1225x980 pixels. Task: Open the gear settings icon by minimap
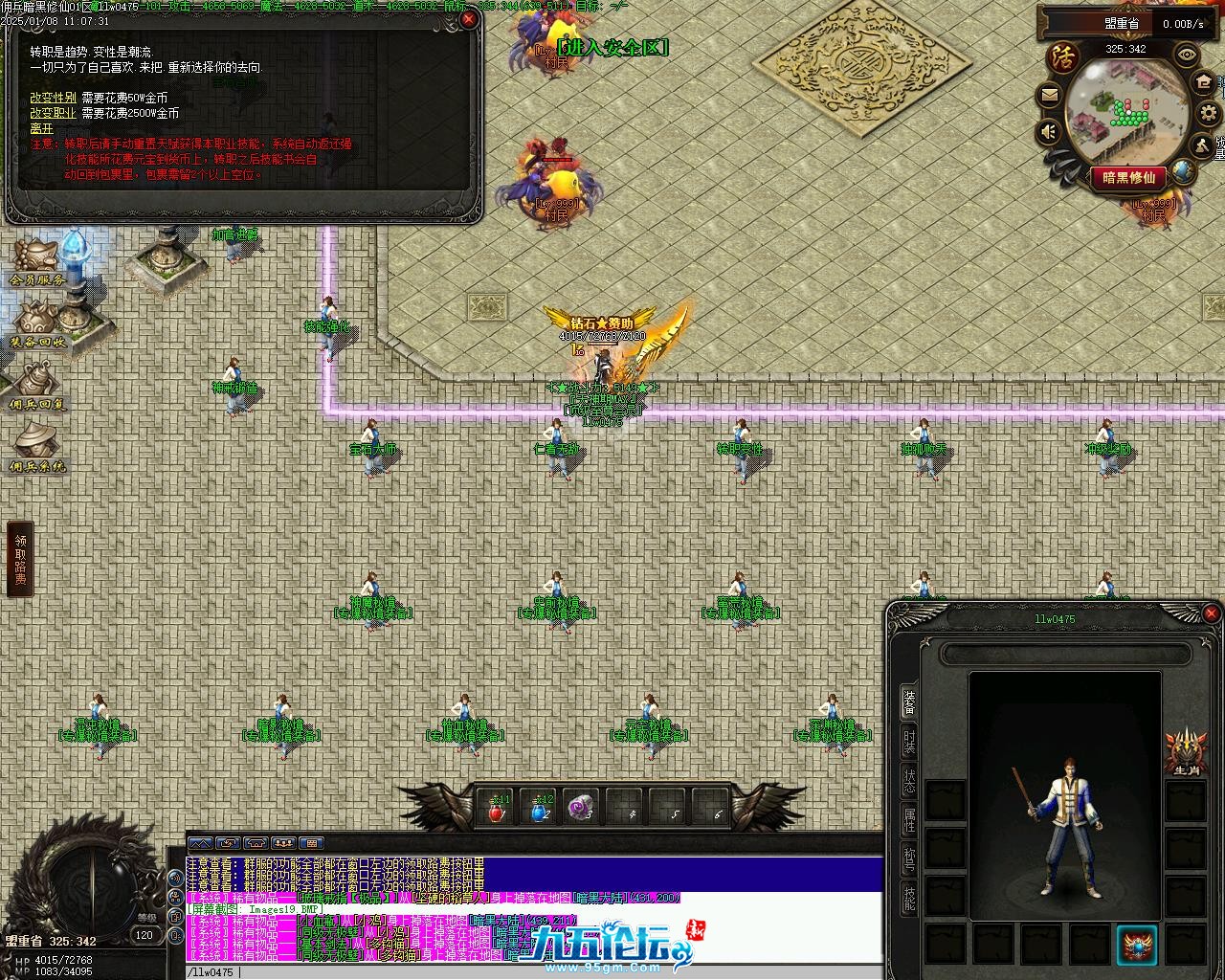pos(1207,113)
